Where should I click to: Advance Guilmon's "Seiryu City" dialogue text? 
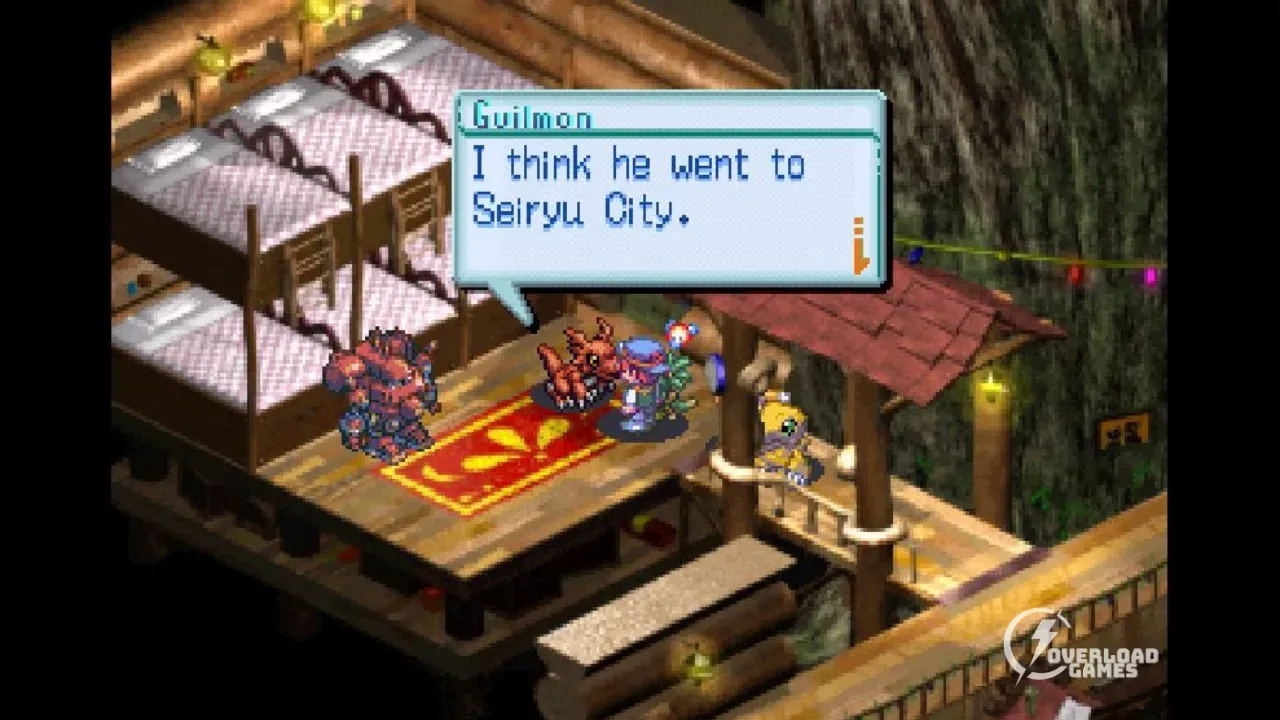point(640,188)
